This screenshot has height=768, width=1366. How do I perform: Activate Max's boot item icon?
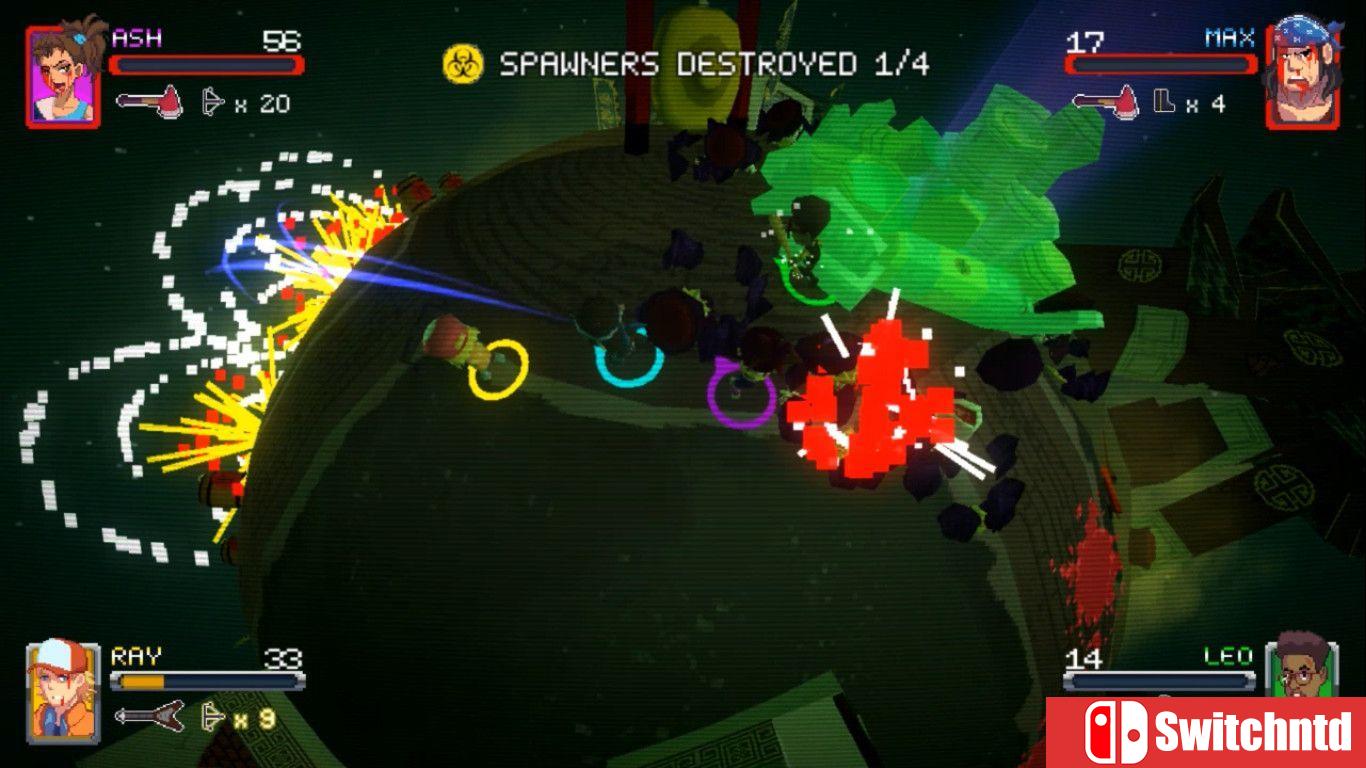pyautogui.click(x=1164, y=102)
